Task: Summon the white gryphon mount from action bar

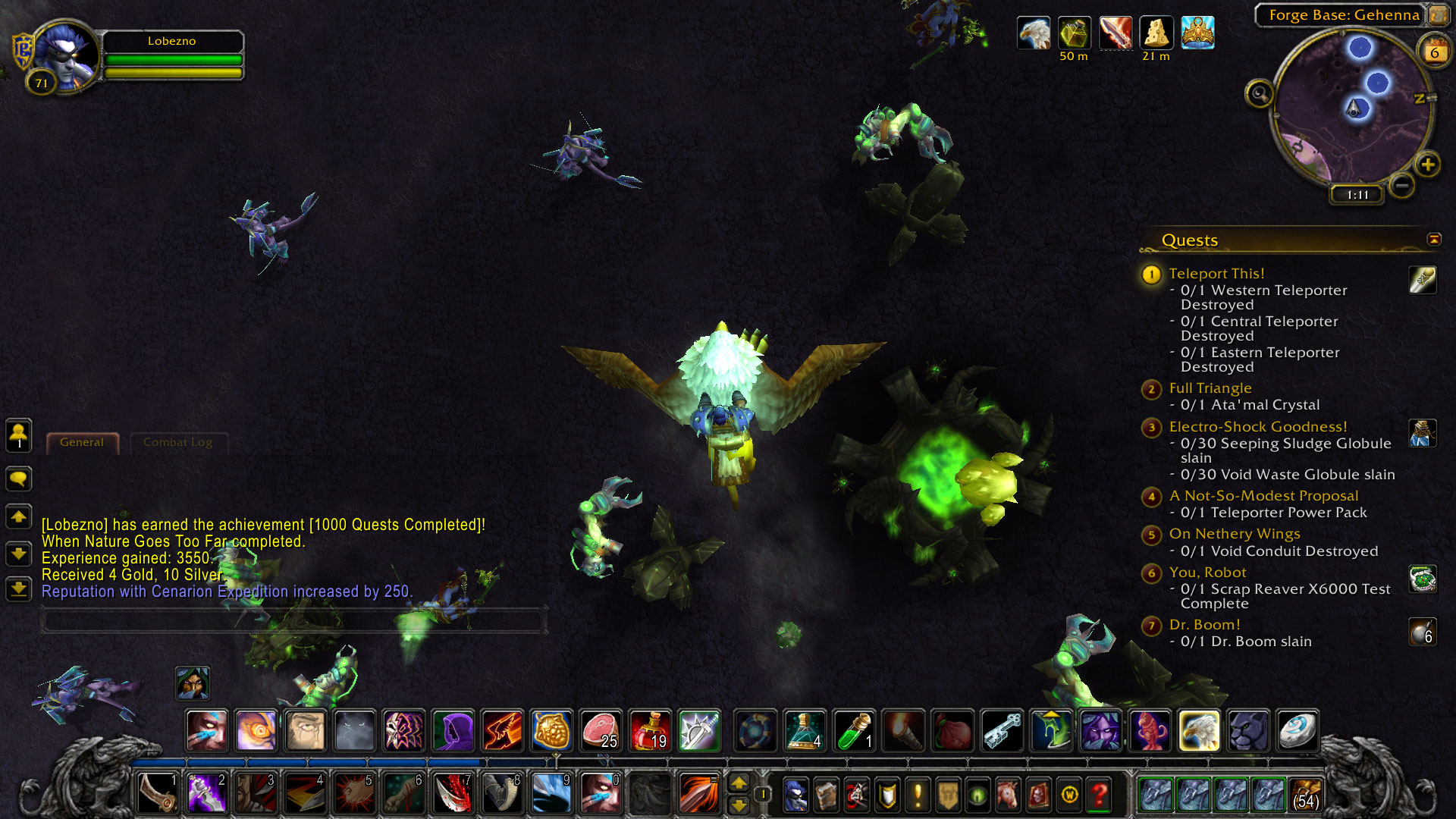Action: tap(1199, 730)
